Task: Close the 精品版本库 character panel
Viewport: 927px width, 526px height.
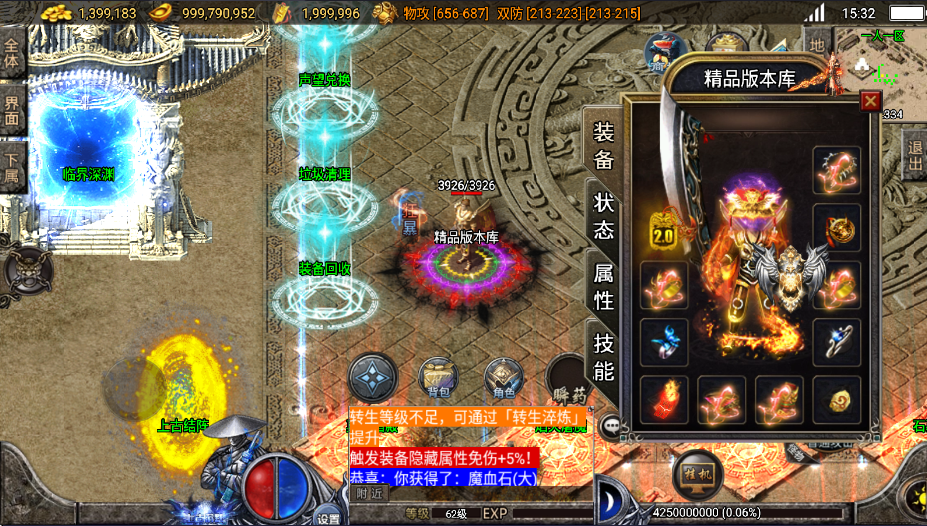Action: (x=870, y=101)
